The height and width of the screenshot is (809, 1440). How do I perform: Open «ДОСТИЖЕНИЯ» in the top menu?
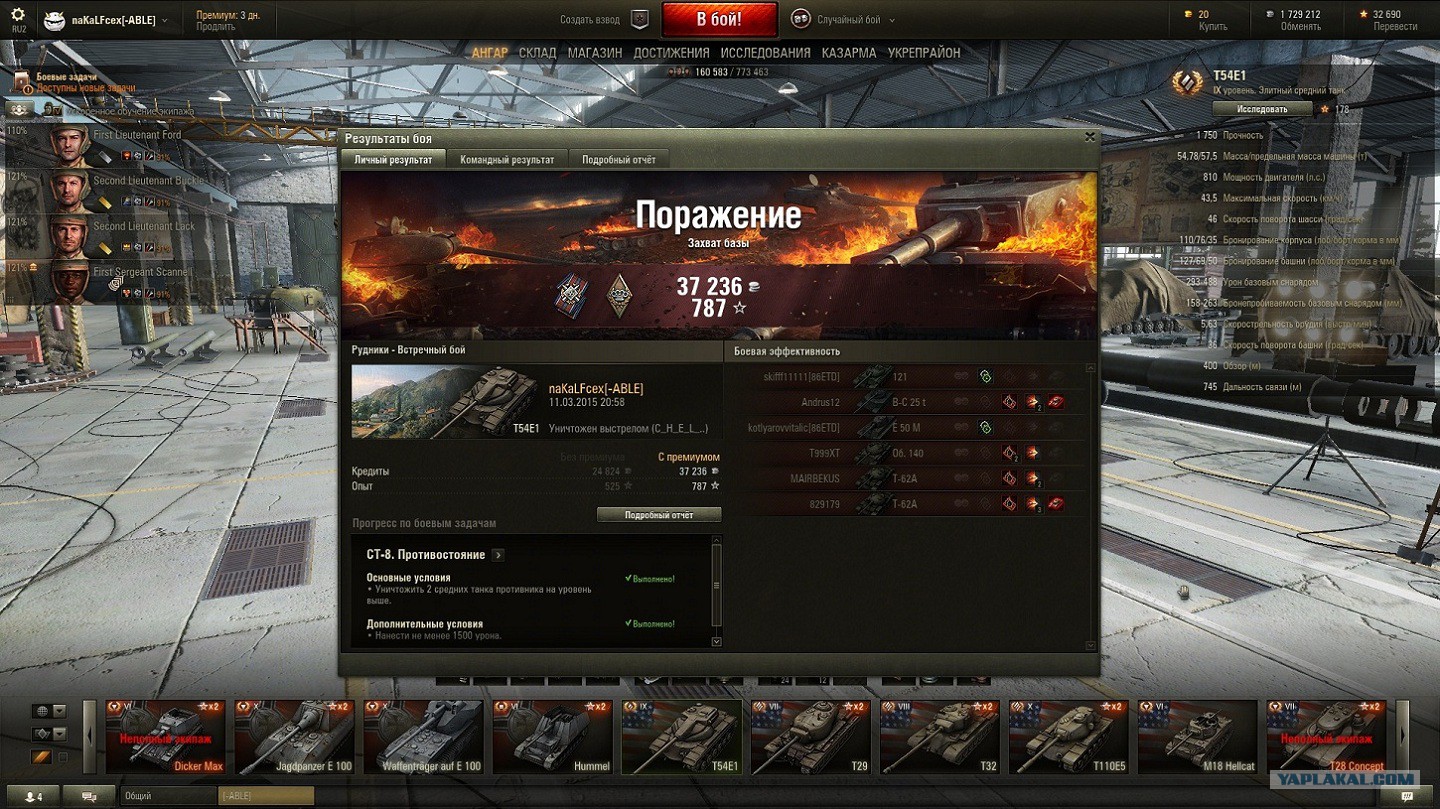[x=671, y=53]
